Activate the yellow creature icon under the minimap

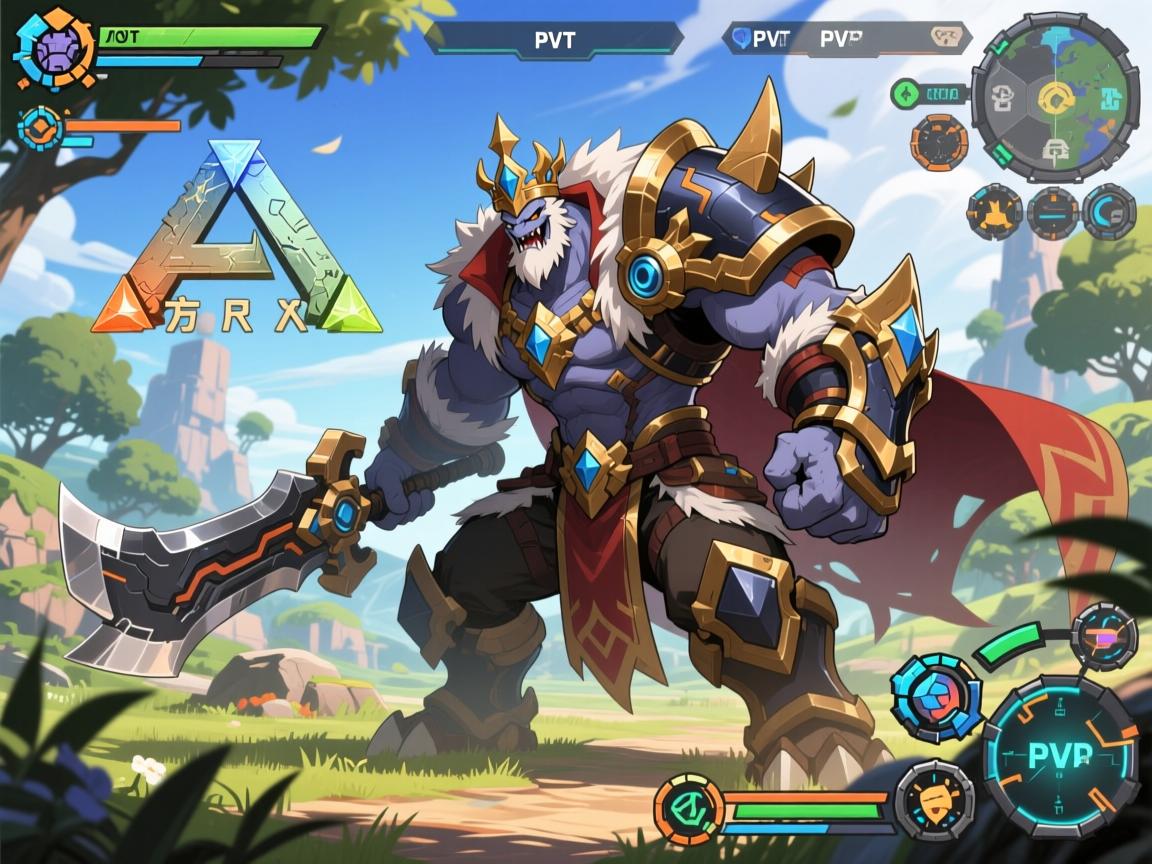point(994,211)
